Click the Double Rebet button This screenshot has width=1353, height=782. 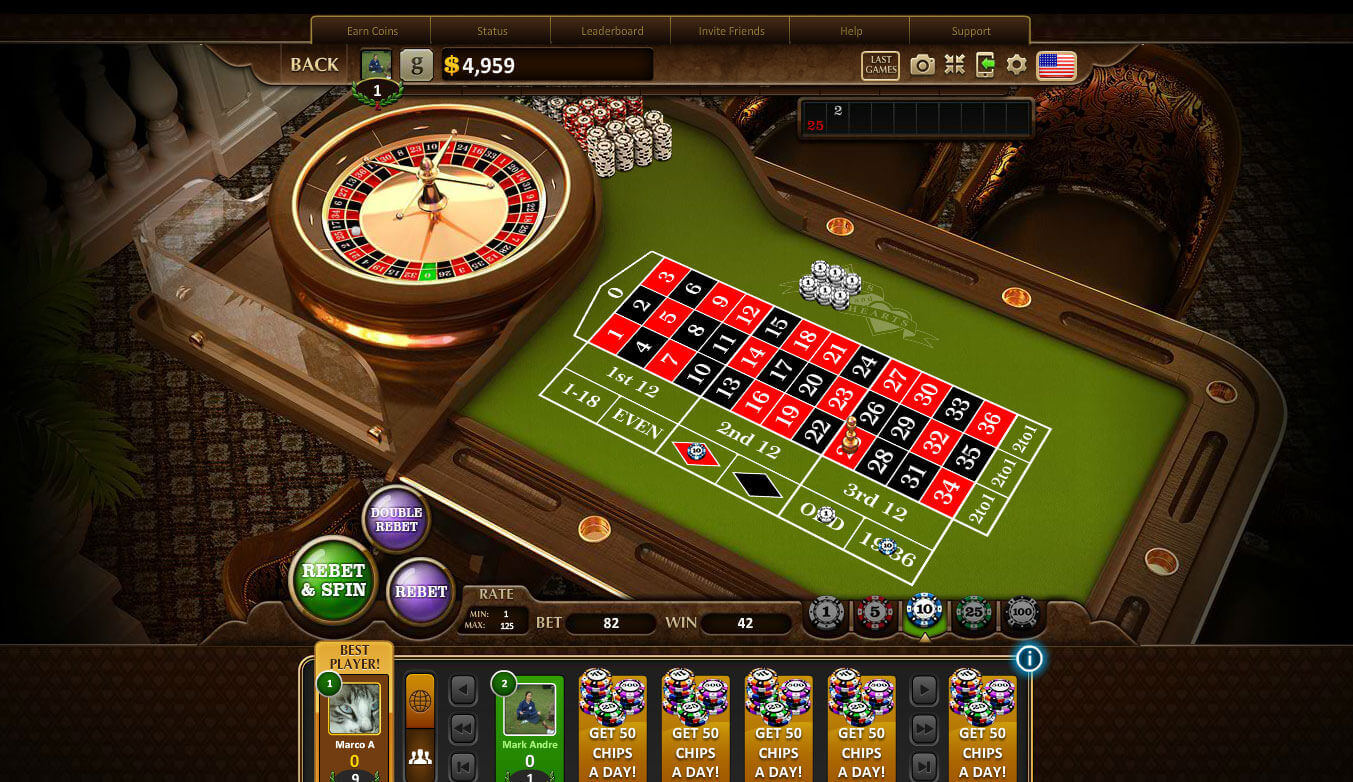396,519
